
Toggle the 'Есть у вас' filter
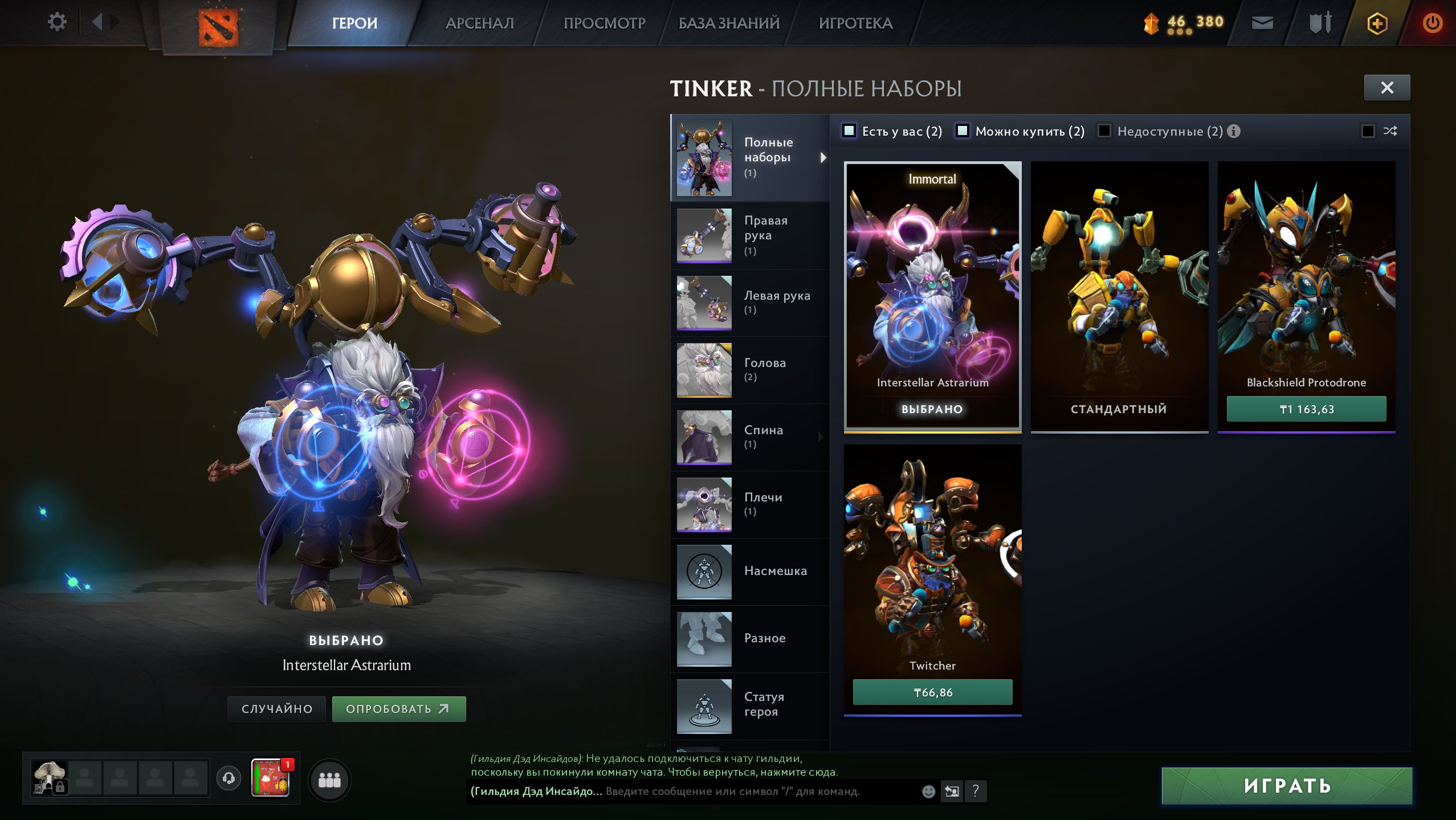[x=850, y=130]
